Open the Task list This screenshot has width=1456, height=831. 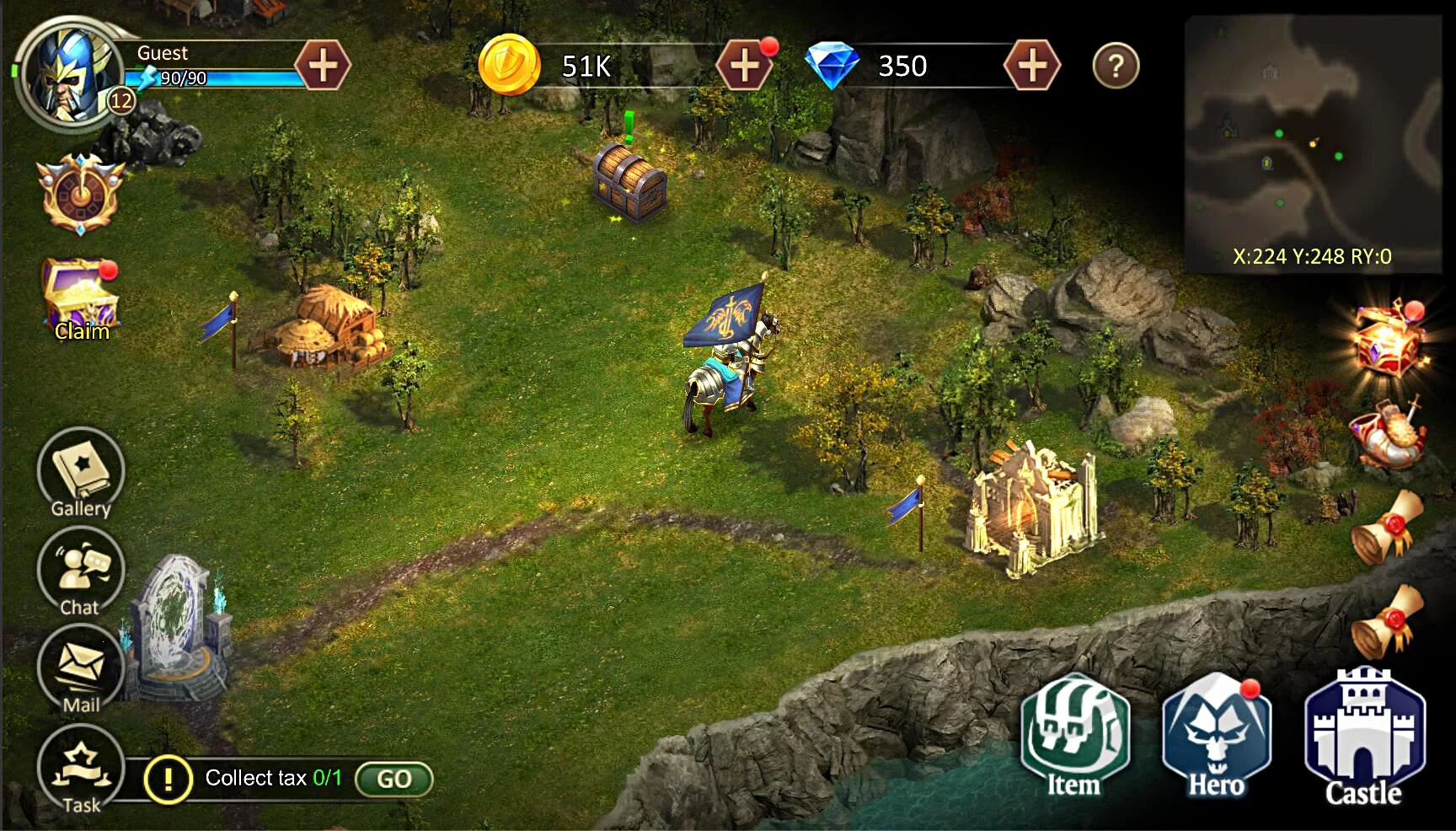click(x=81, y=769)
